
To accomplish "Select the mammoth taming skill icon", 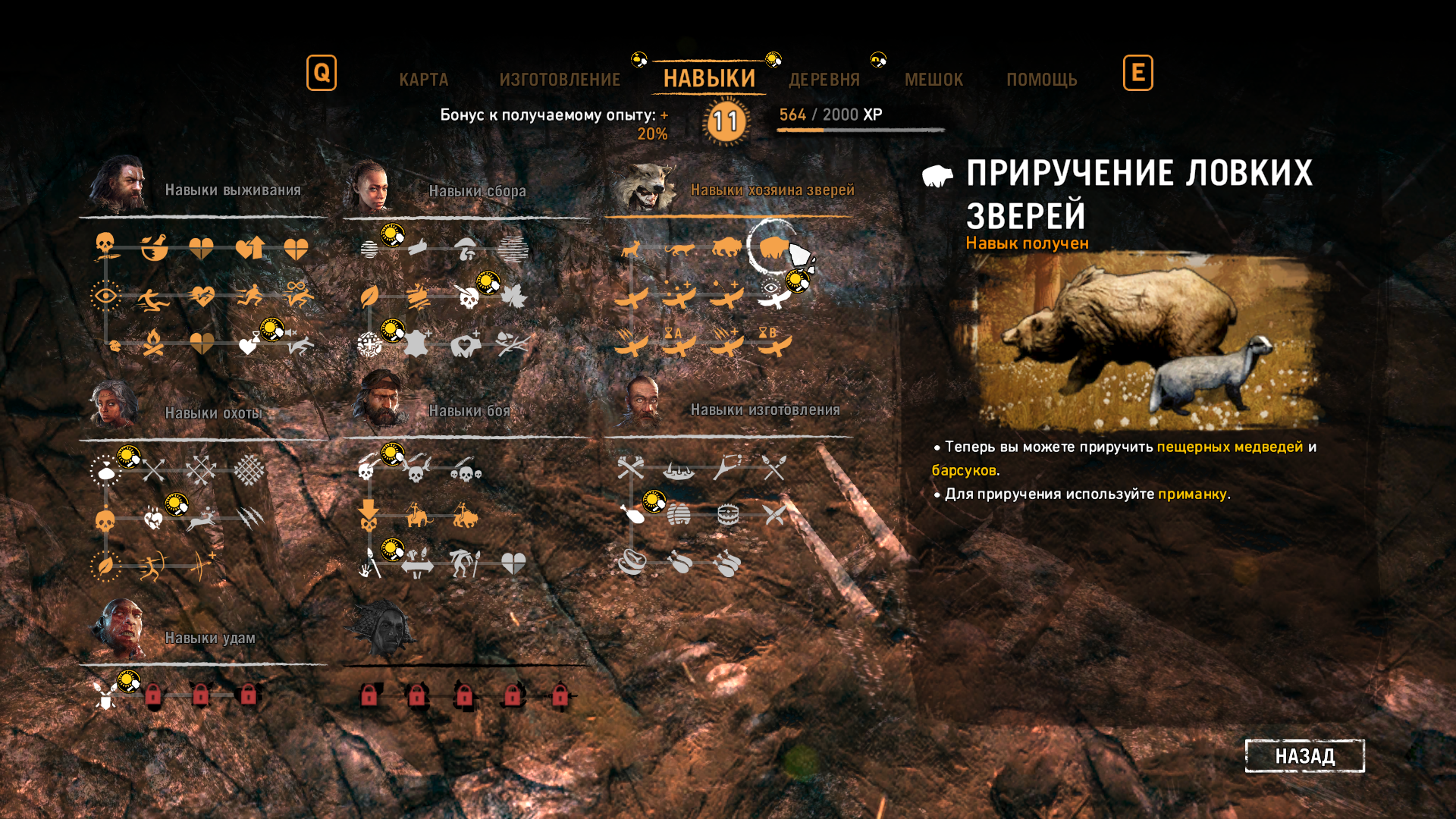I will click(726, 247).
